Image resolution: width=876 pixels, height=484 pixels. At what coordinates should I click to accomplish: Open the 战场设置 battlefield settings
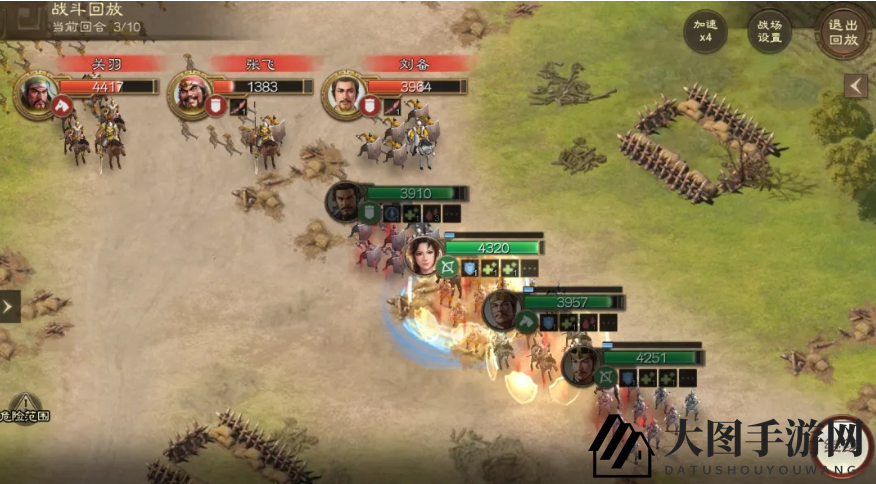(770, 32)
